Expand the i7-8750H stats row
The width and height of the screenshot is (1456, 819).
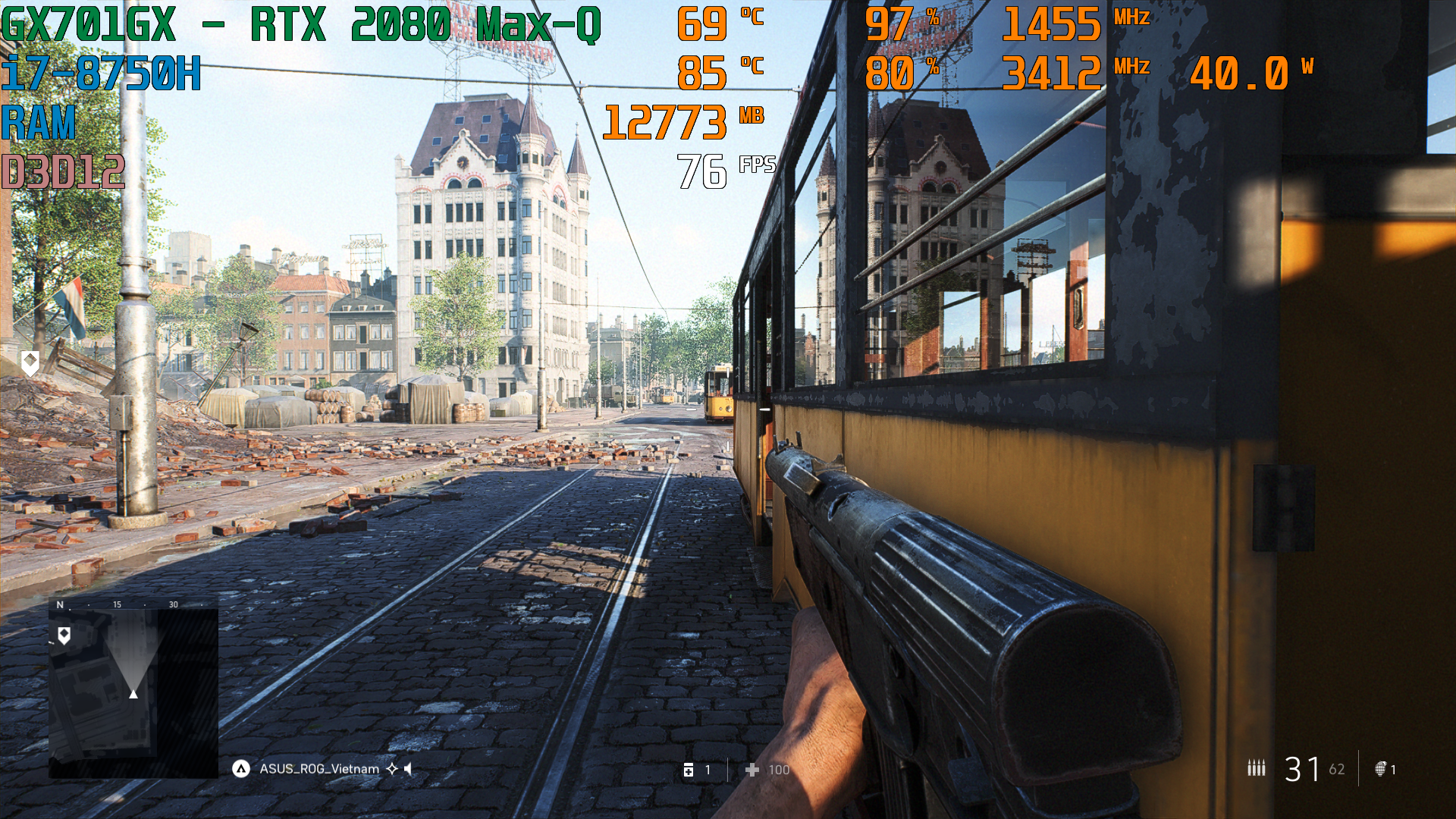[x=101, y=74]
